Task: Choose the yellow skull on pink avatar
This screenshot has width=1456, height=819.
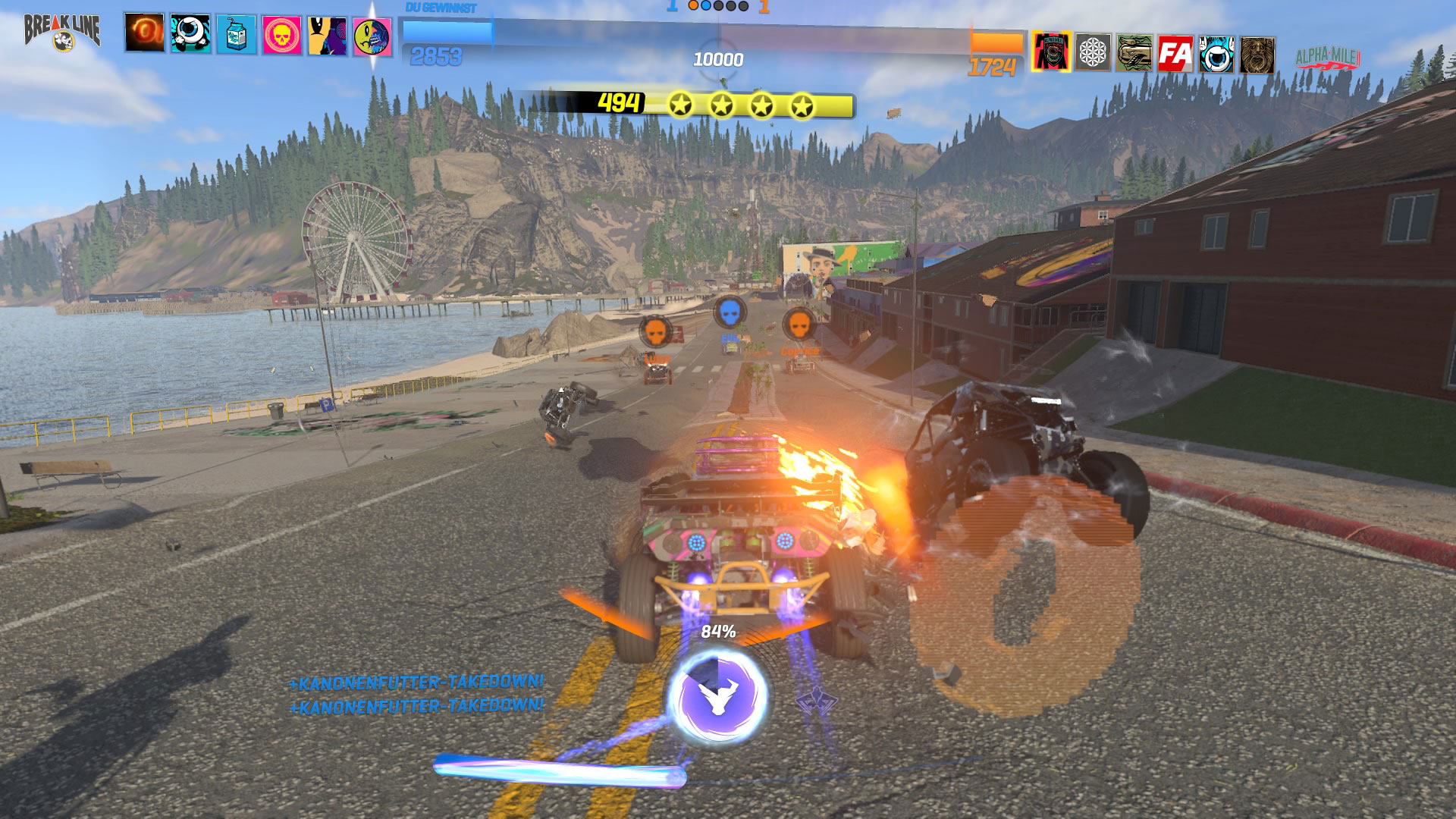Action: [x=281, y=36]
